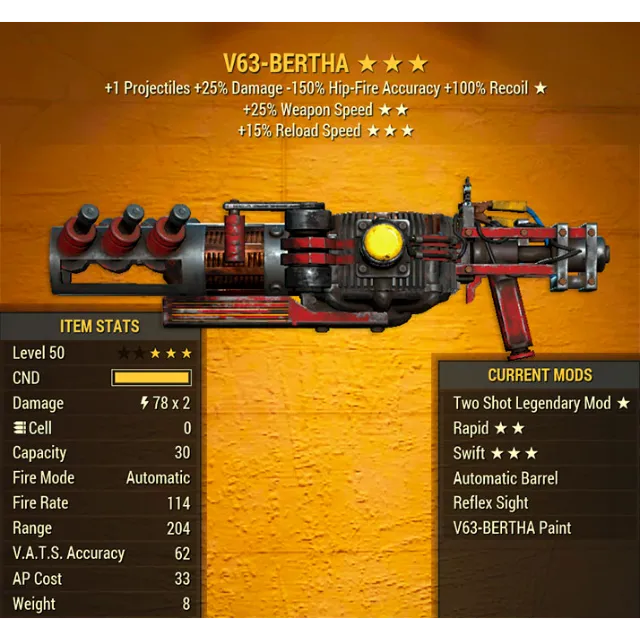The height and width of the screenshot is (640, 640).
Task: Select the Two Shot Legendary Mod row
Action: pyautogui.click(x=540, y=403)
